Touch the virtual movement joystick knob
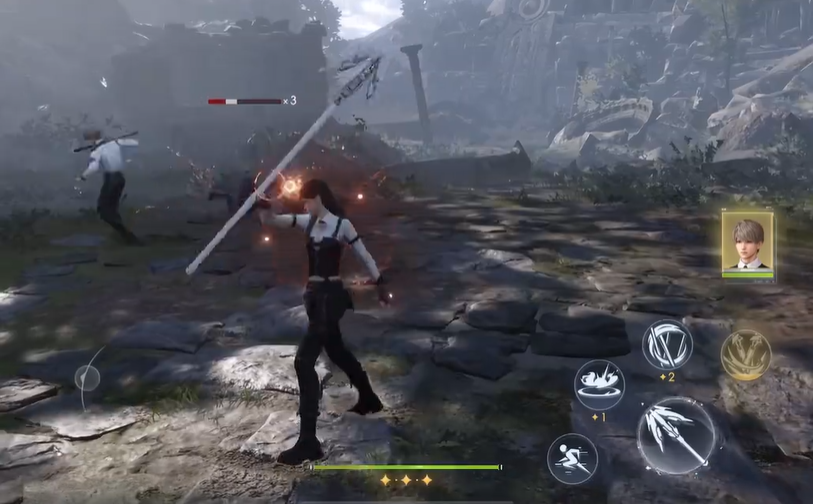 click(x=87, y=378)
